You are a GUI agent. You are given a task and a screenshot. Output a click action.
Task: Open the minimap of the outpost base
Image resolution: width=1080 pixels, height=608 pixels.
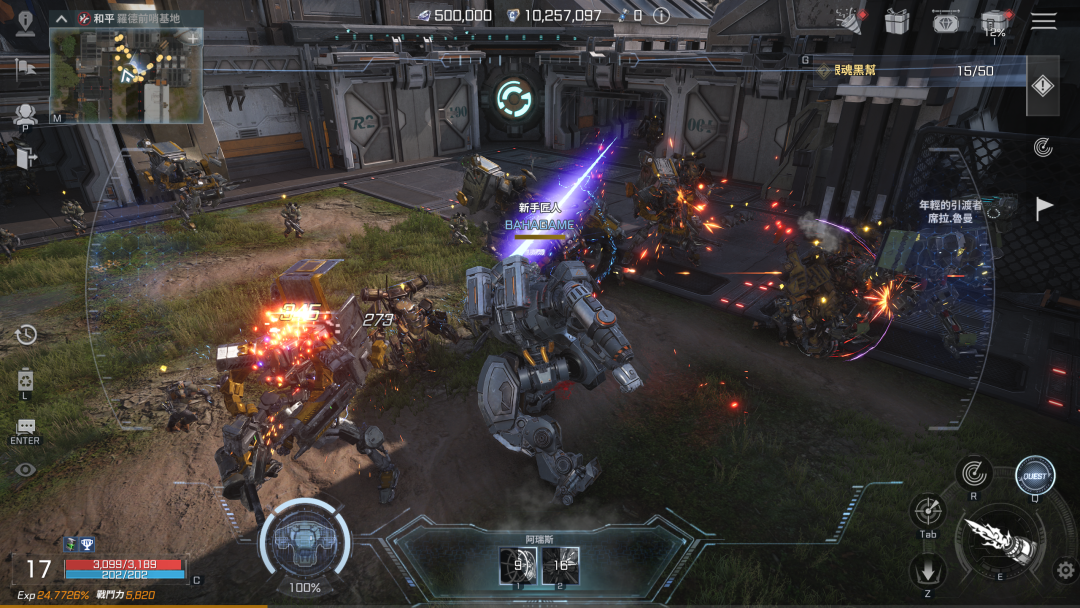pyautogui.click(x=127, y=75)
